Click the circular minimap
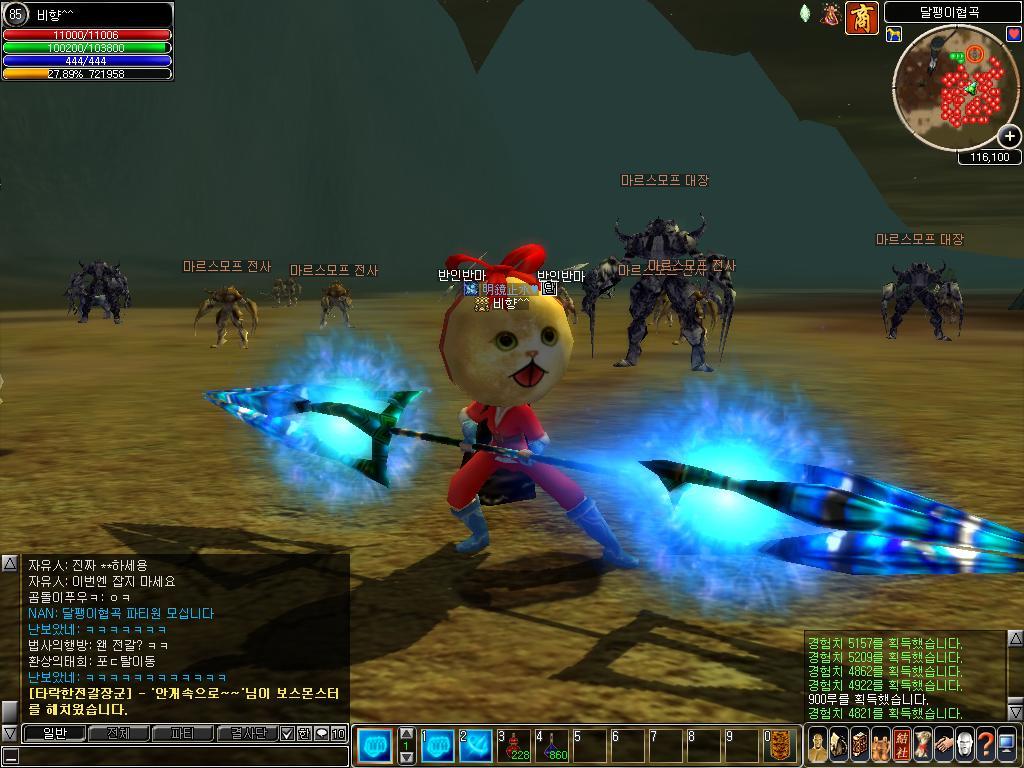 955,90
